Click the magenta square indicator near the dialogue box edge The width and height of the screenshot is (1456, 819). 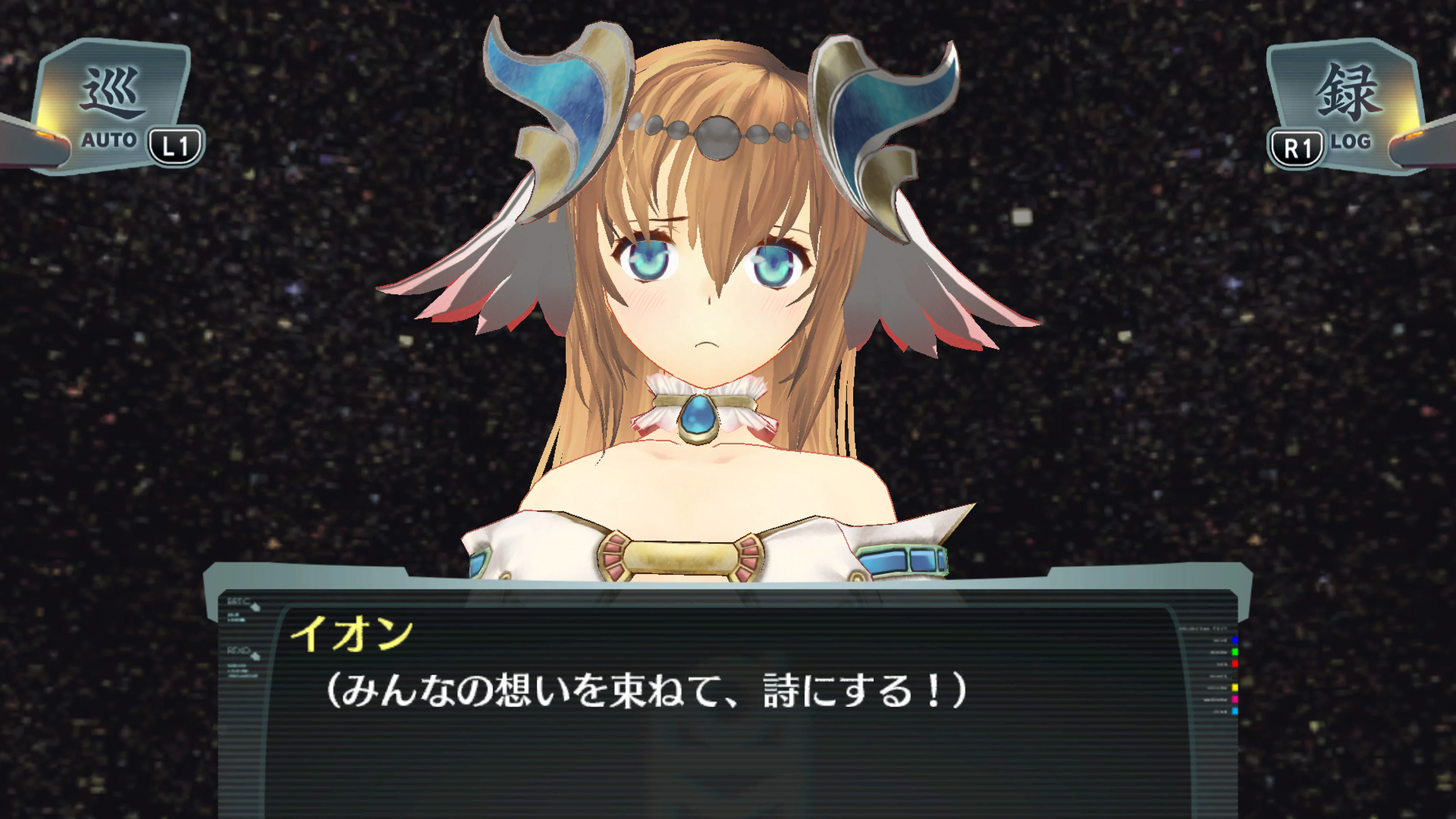coord(1235,700)
